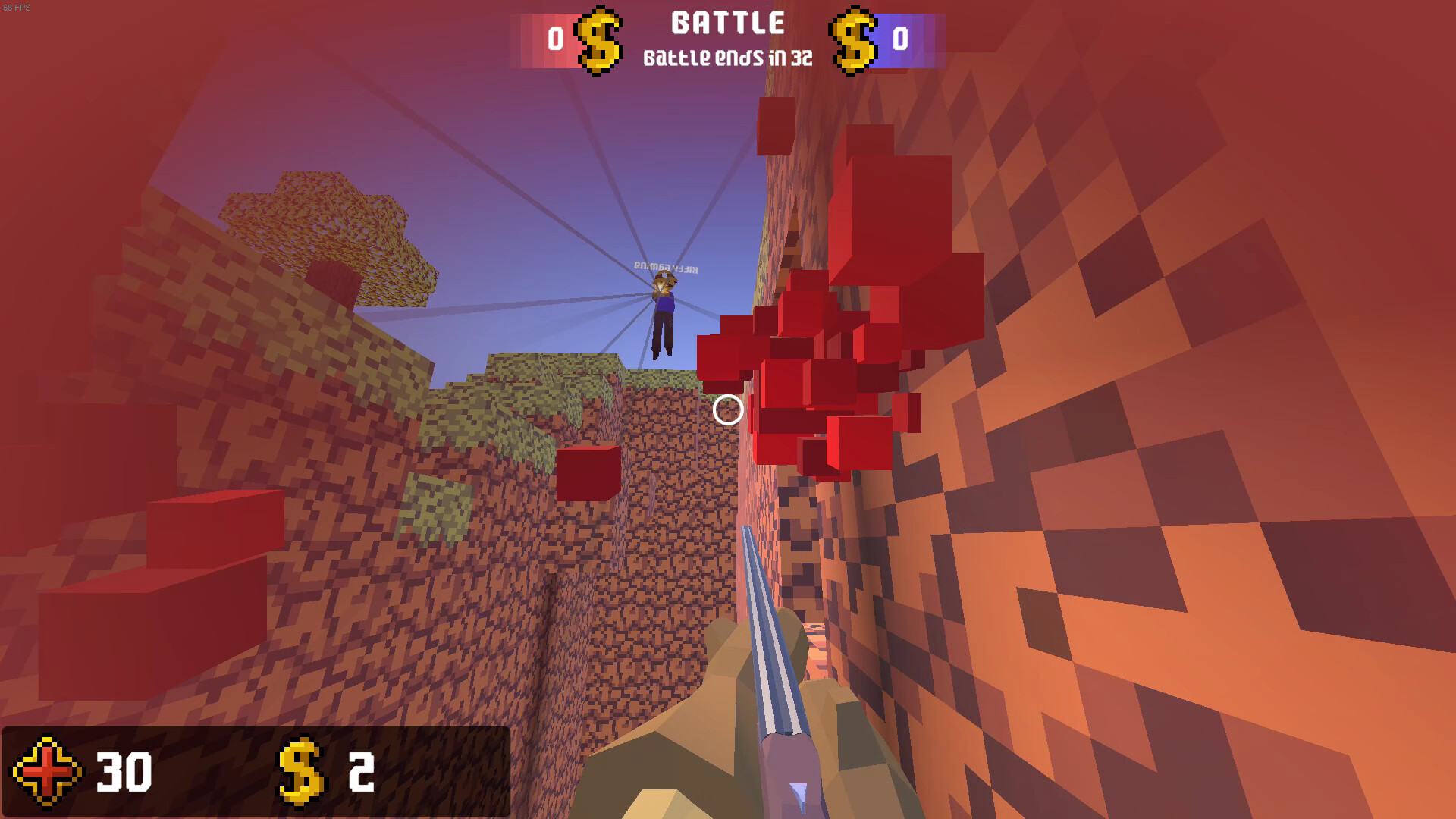Click the crosshair circle at screen center
This screenshot has width=1456, height=819.
click(x=726, y=409)
